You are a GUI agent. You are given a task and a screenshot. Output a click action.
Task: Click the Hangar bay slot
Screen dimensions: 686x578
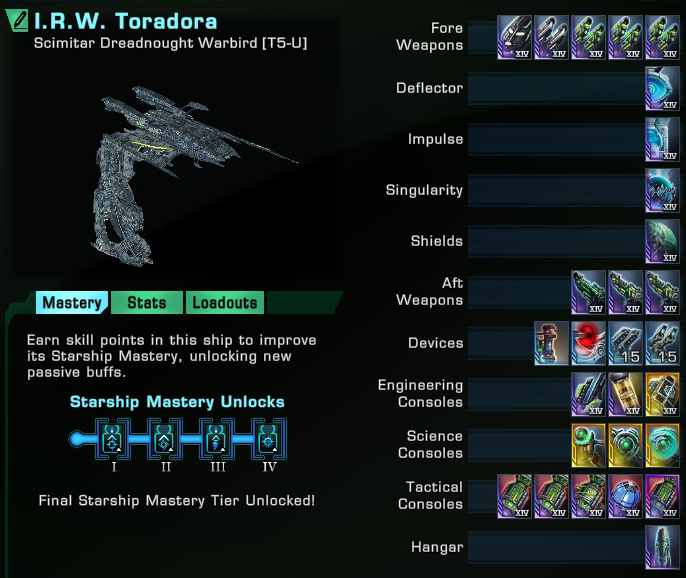point(662,547)
